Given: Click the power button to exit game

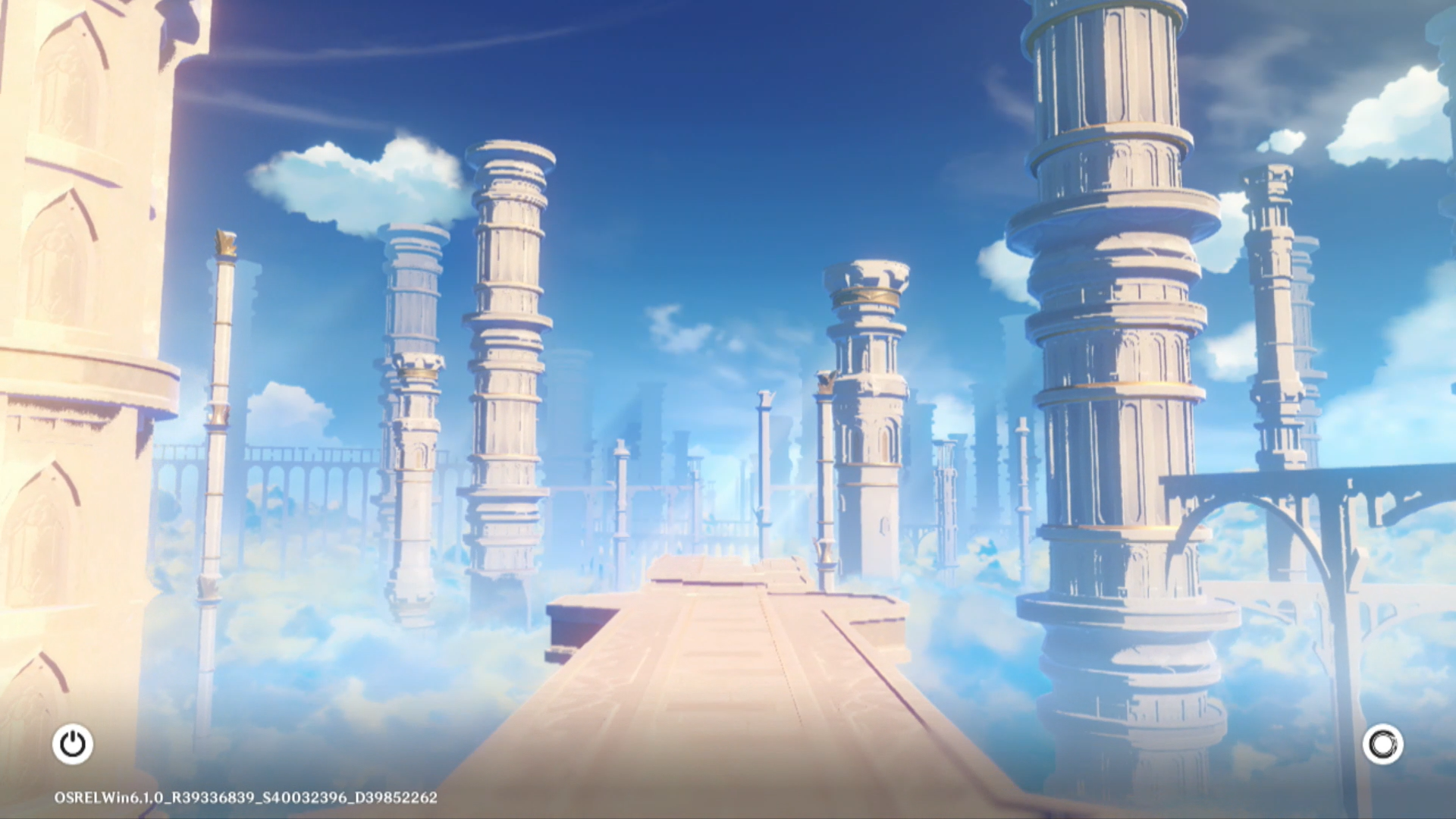Looking at the screenshot, I should coord(73,744).
